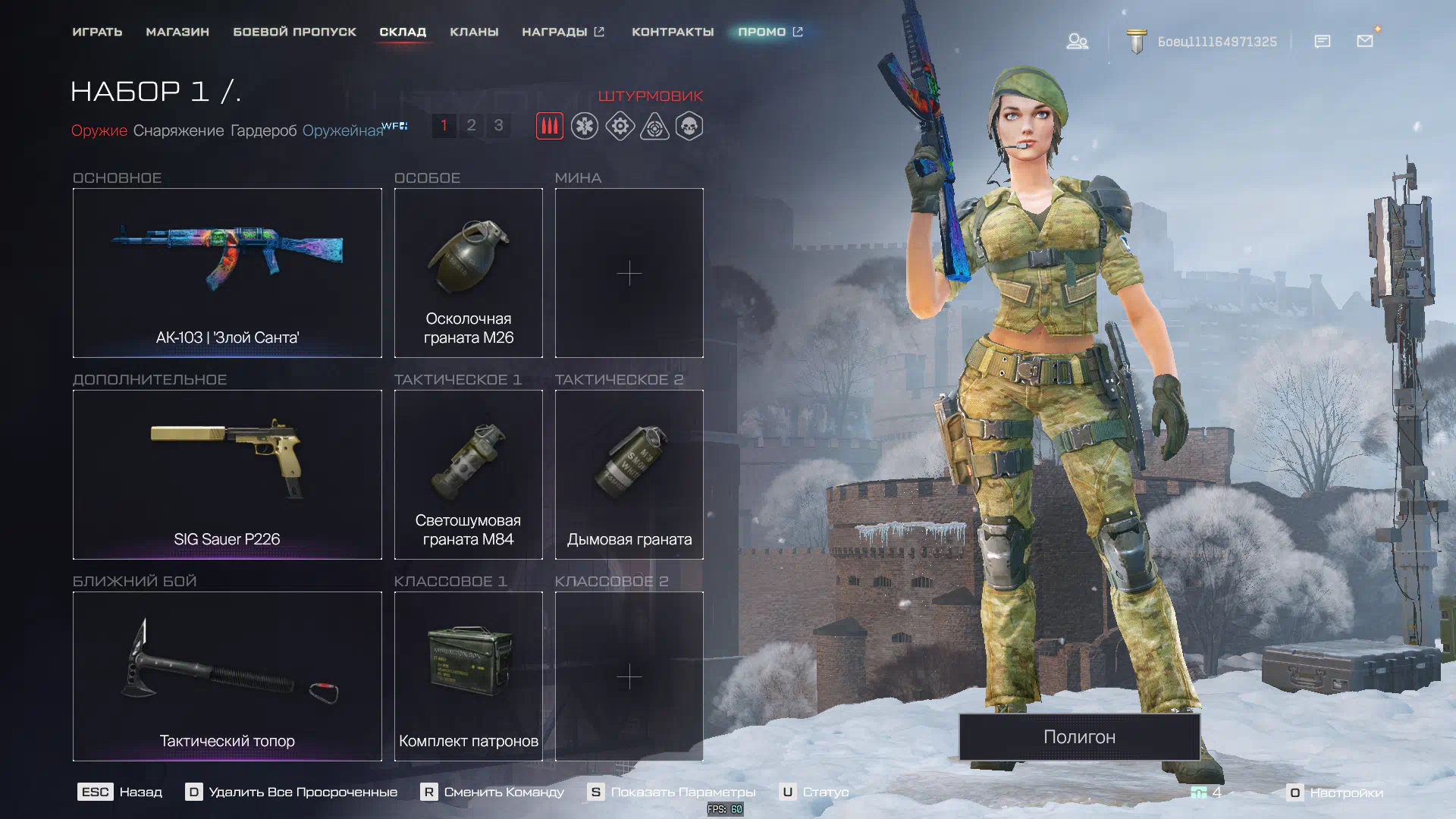Go to the МАГАЗИН shop page

tap(177, 32)
